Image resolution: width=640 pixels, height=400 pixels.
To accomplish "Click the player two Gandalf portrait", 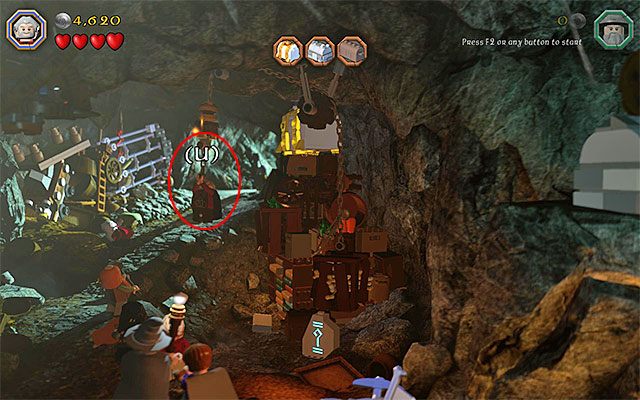I will (612, 29).
